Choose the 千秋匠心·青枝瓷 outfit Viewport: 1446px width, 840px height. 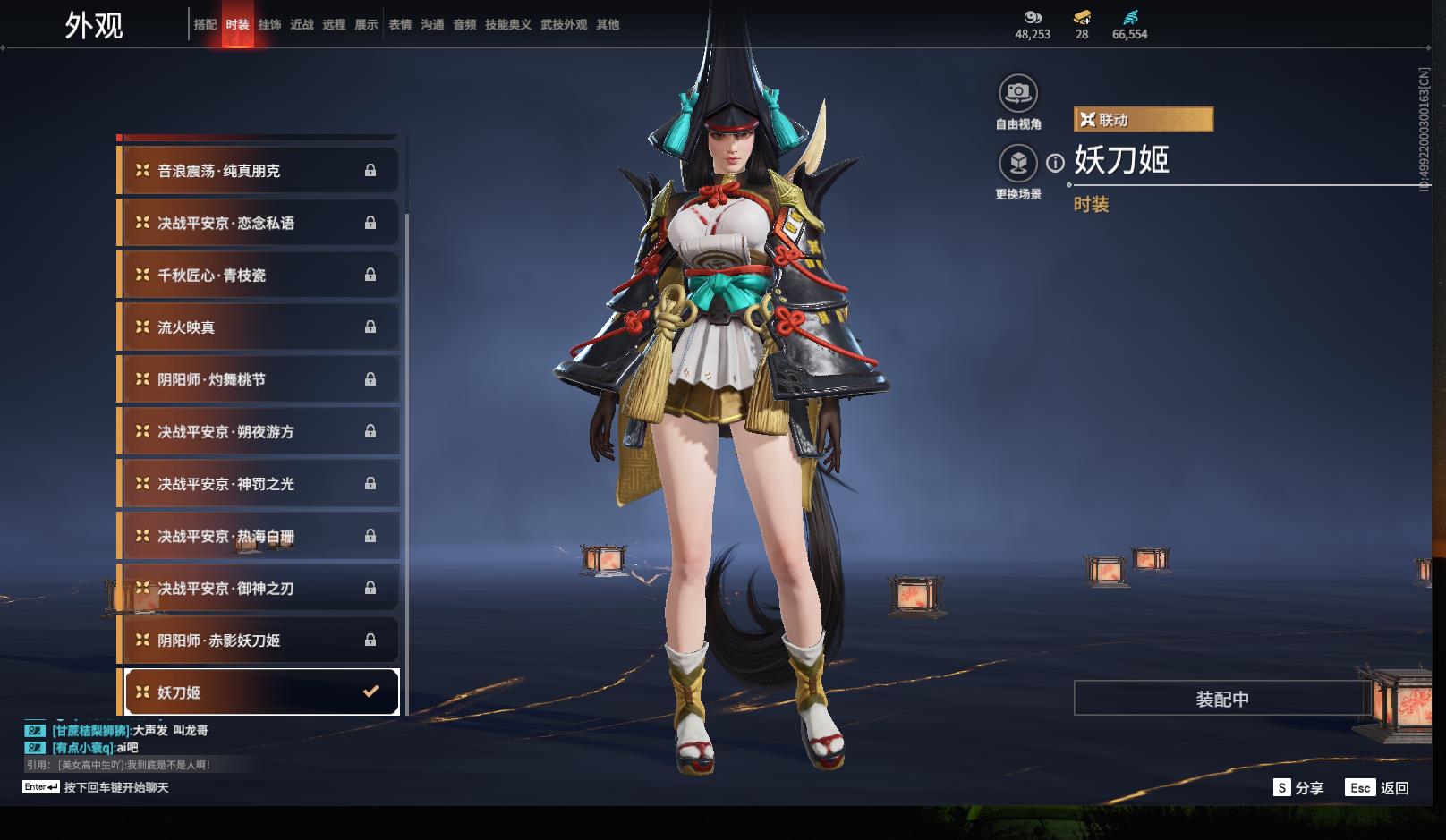point(259,276)
